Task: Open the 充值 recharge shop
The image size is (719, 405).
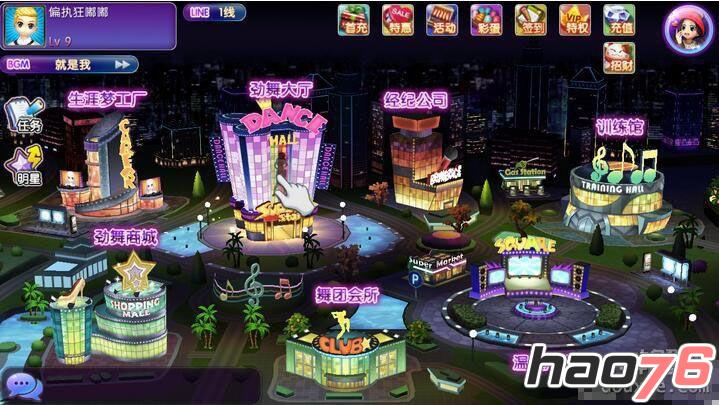Action: click(621, 20)
